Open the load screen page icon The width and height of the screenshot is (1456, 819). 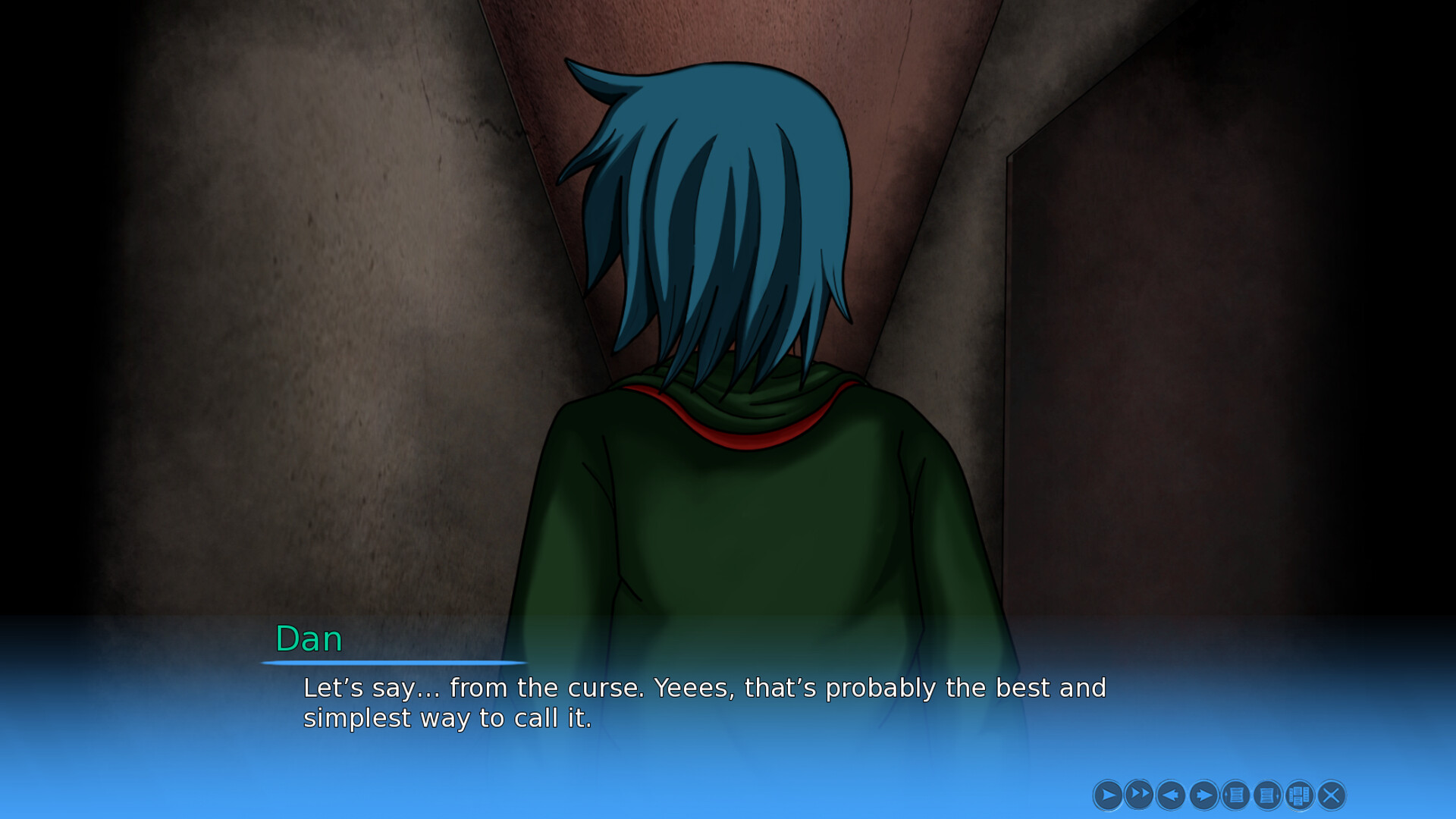(x=1266, y=795)
